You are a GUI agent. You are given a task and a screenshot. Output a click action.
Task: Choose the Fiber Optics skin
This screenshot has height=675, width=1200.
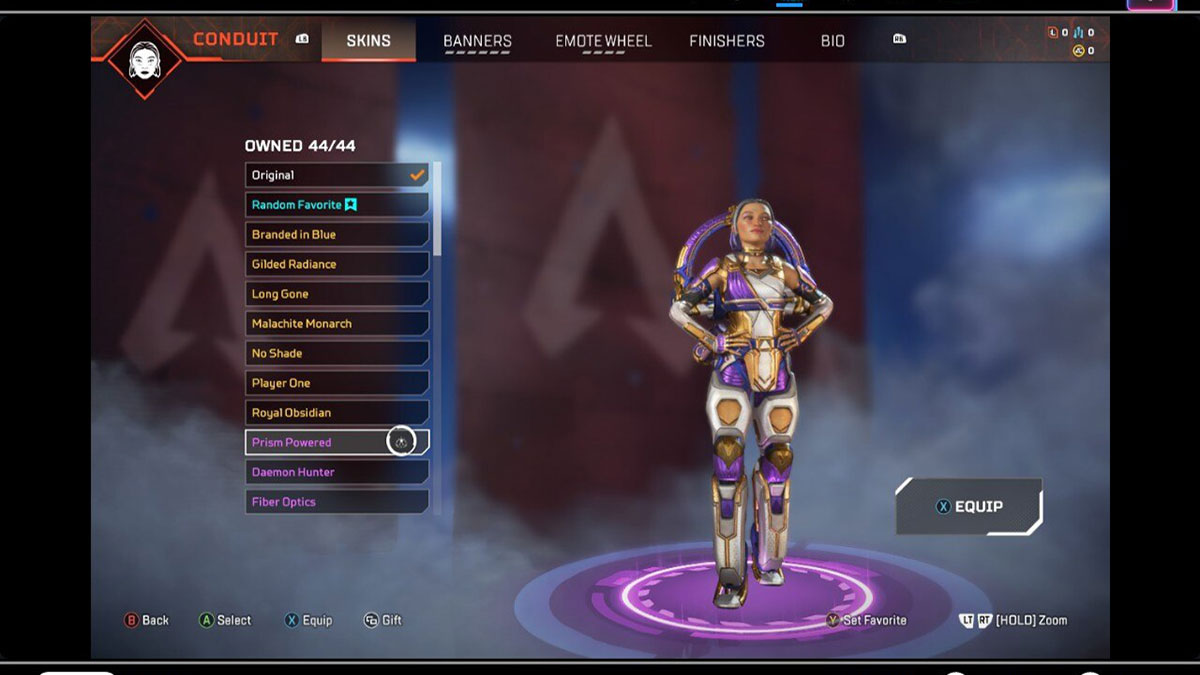pyautogui.click(x=337, y=501)
